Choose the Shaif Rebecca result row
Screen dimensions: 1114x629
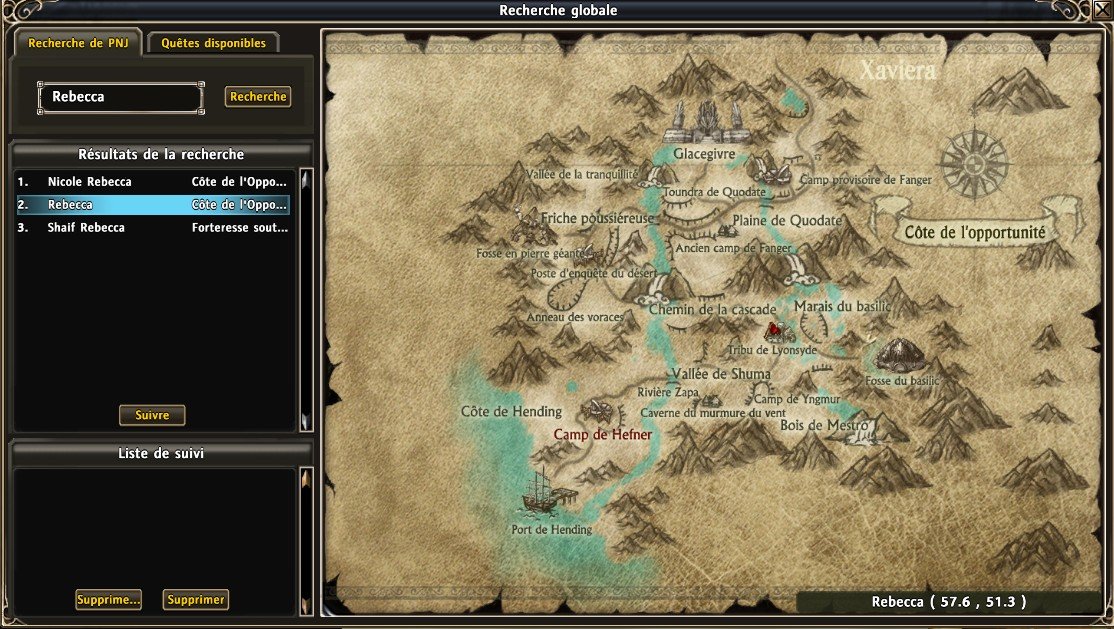pos(153,227)
